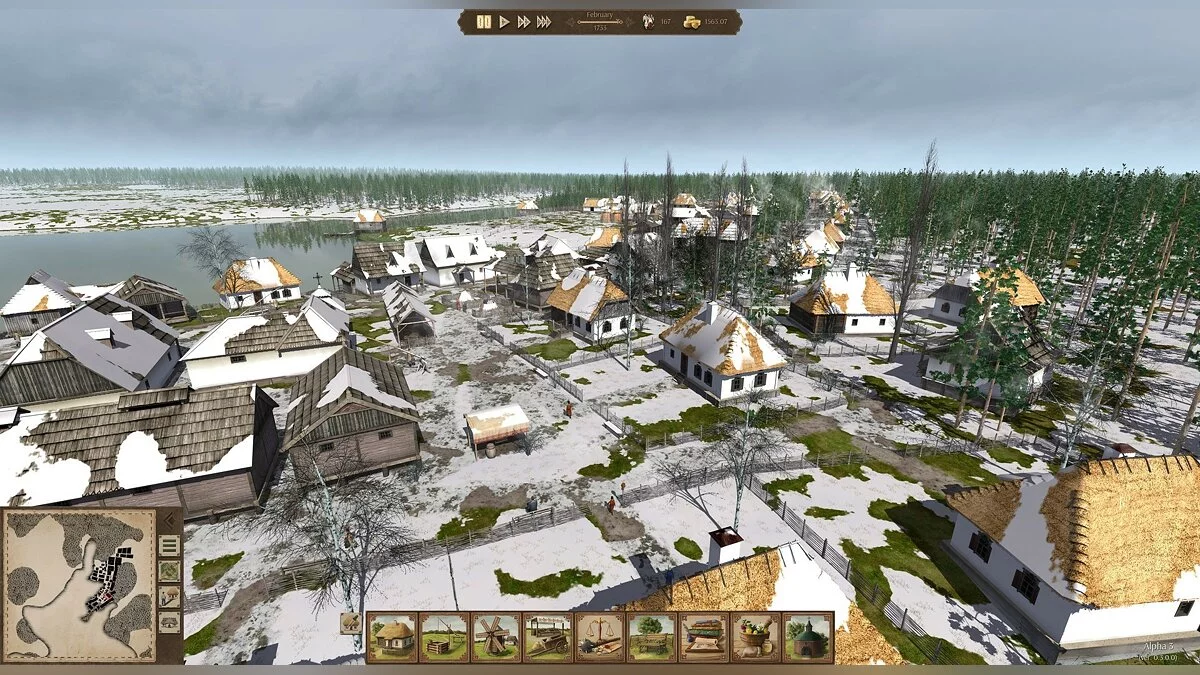Screen dimensions: 1200x675
Task: Click the thatched roof building button
Action: (169, 621)
